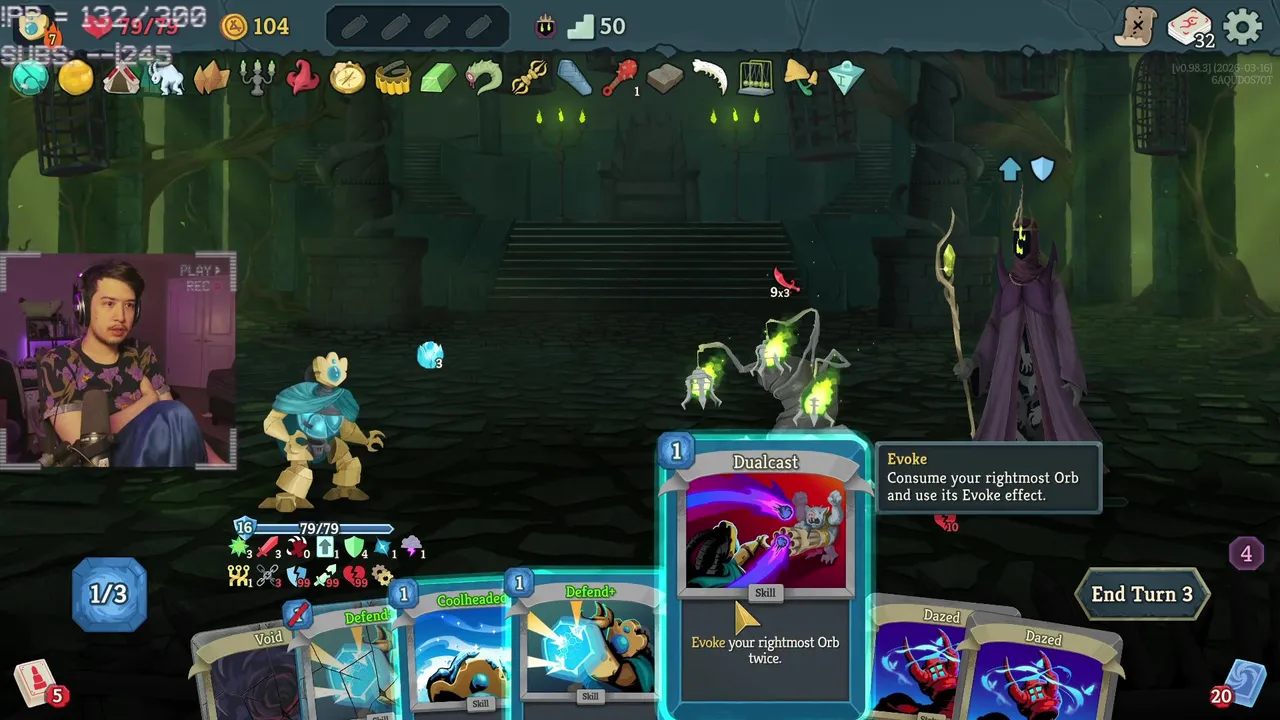
Task: Show the discard pile
Action: tap(1244, 684)
